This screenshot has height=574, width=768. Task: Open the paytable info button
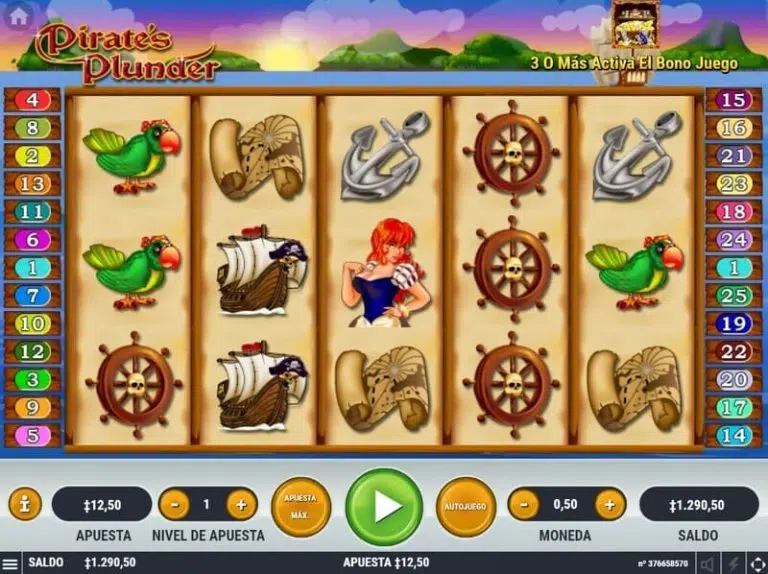point(24,504)
